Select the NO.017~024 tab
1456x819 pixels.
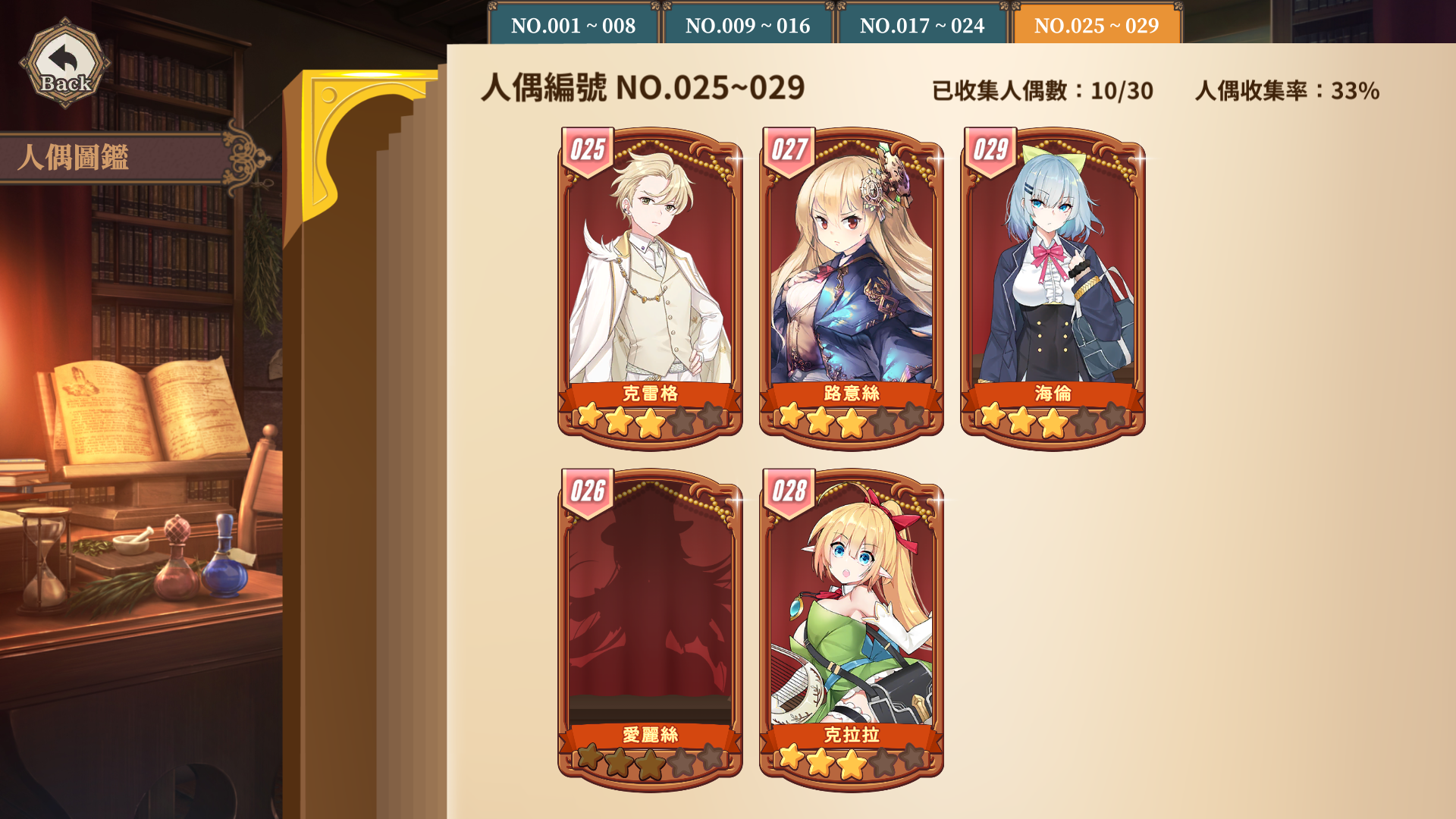pyautogui.click(x=921, y=25)
